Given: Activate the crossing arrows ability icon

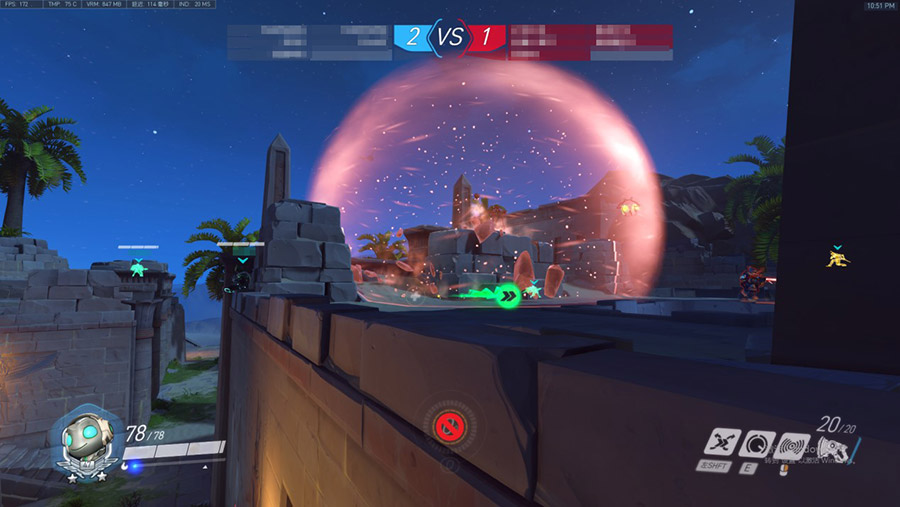Looking at the screenshot, I should click(723, 441).
